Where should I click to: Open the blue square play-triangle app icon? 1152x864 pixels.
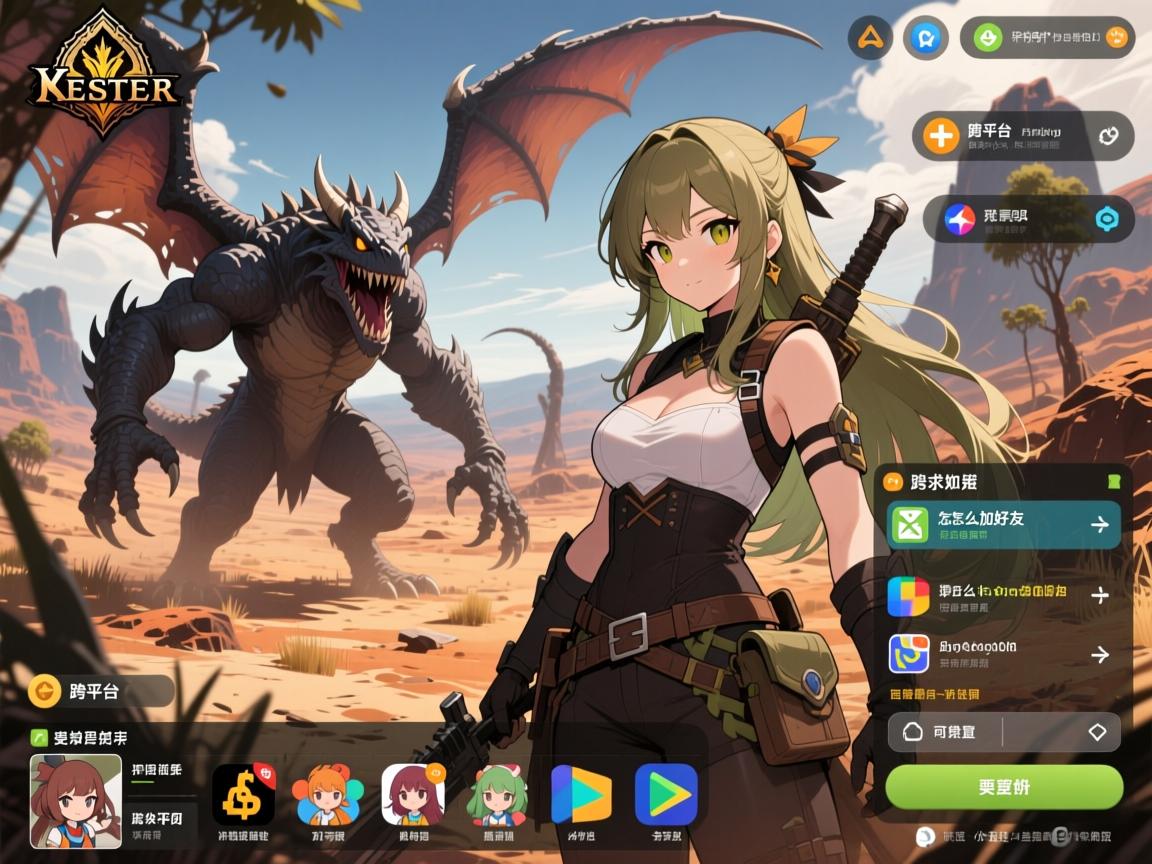(x=666, y=795)
